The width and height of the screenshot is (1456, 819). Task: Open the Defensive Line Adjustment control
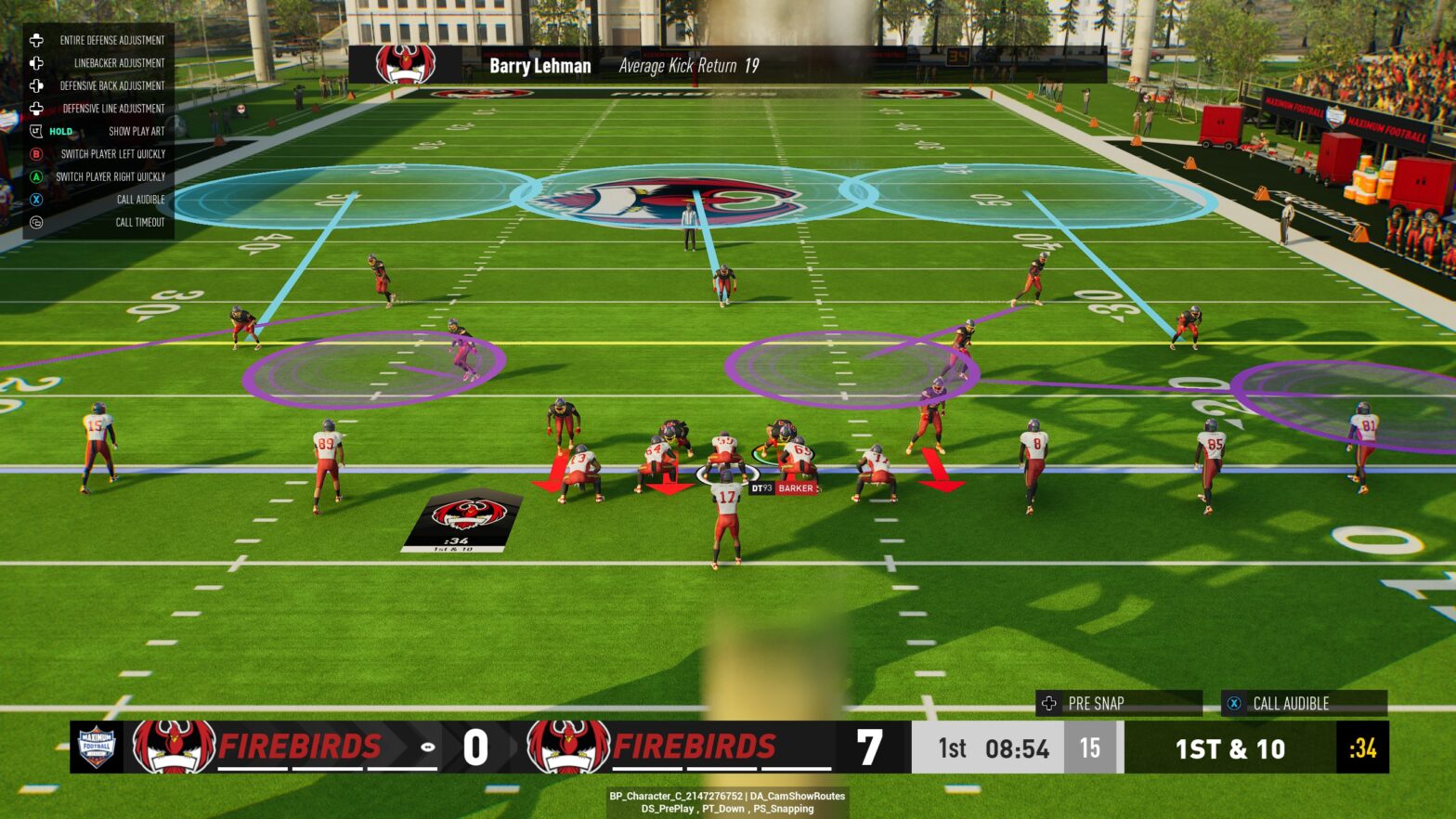[37, 108]
